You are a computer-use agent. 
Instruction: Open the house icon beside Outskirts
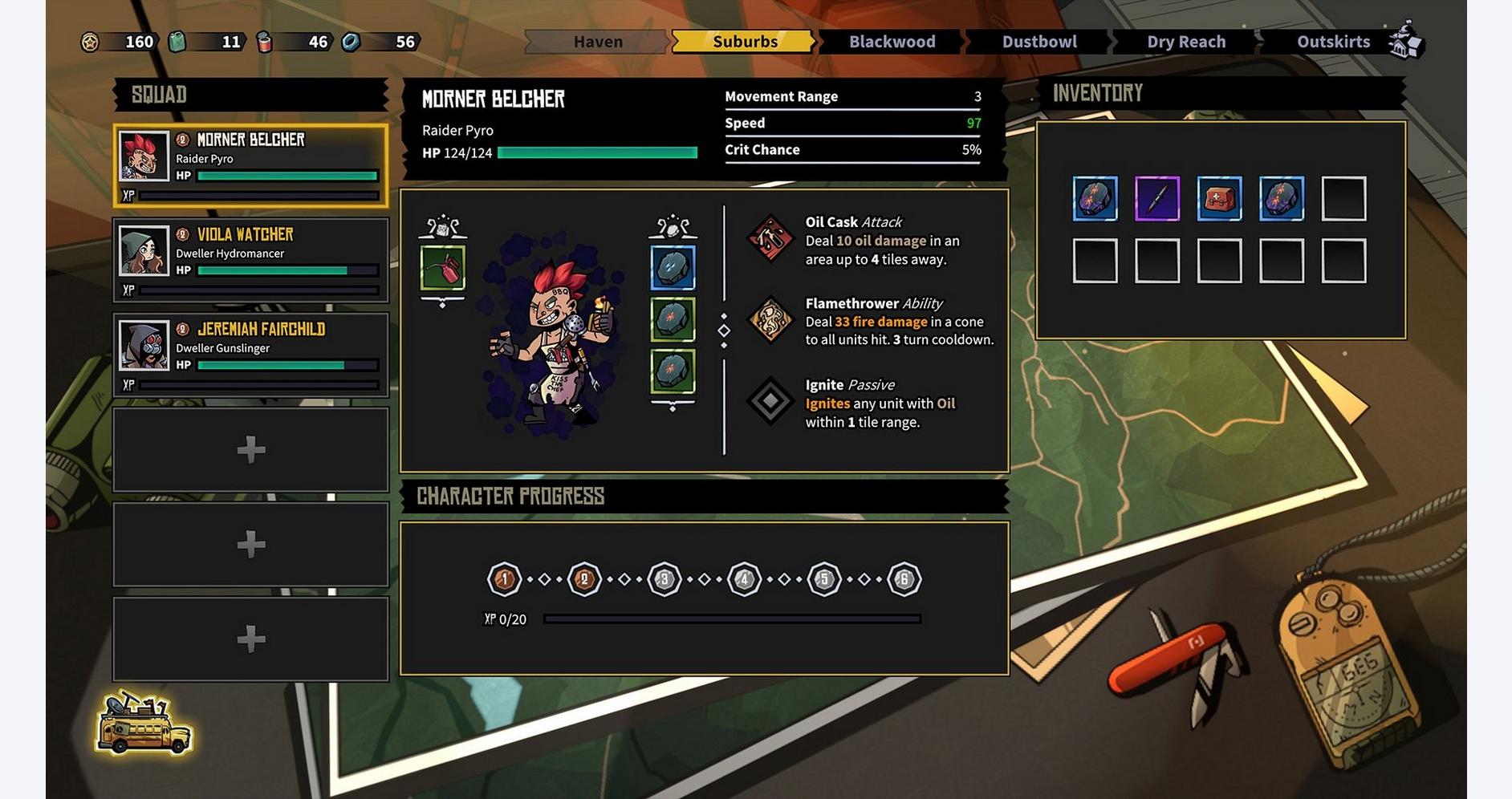tap(1406, 40)
